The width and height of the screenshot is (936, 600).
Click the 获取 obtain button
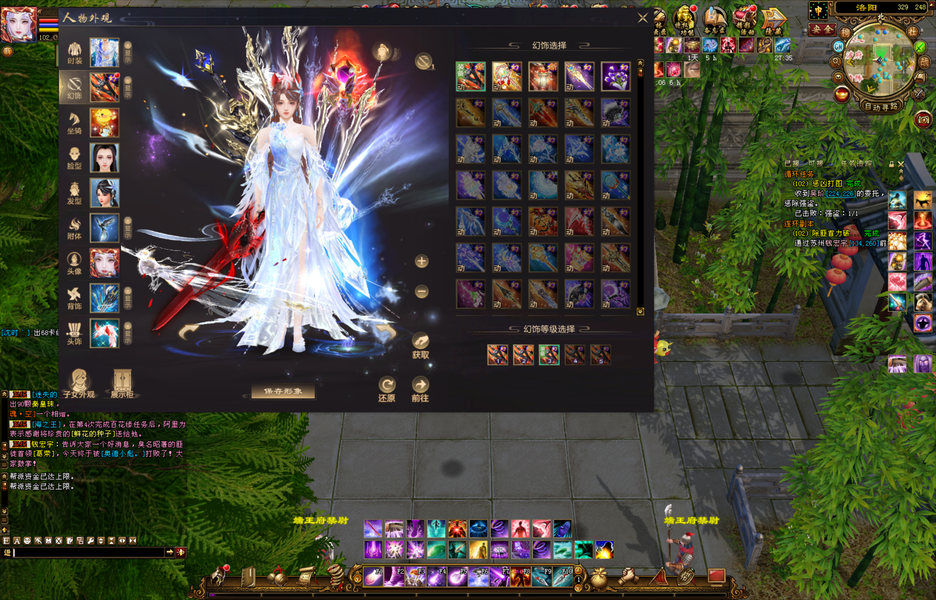tap(421, 345)
